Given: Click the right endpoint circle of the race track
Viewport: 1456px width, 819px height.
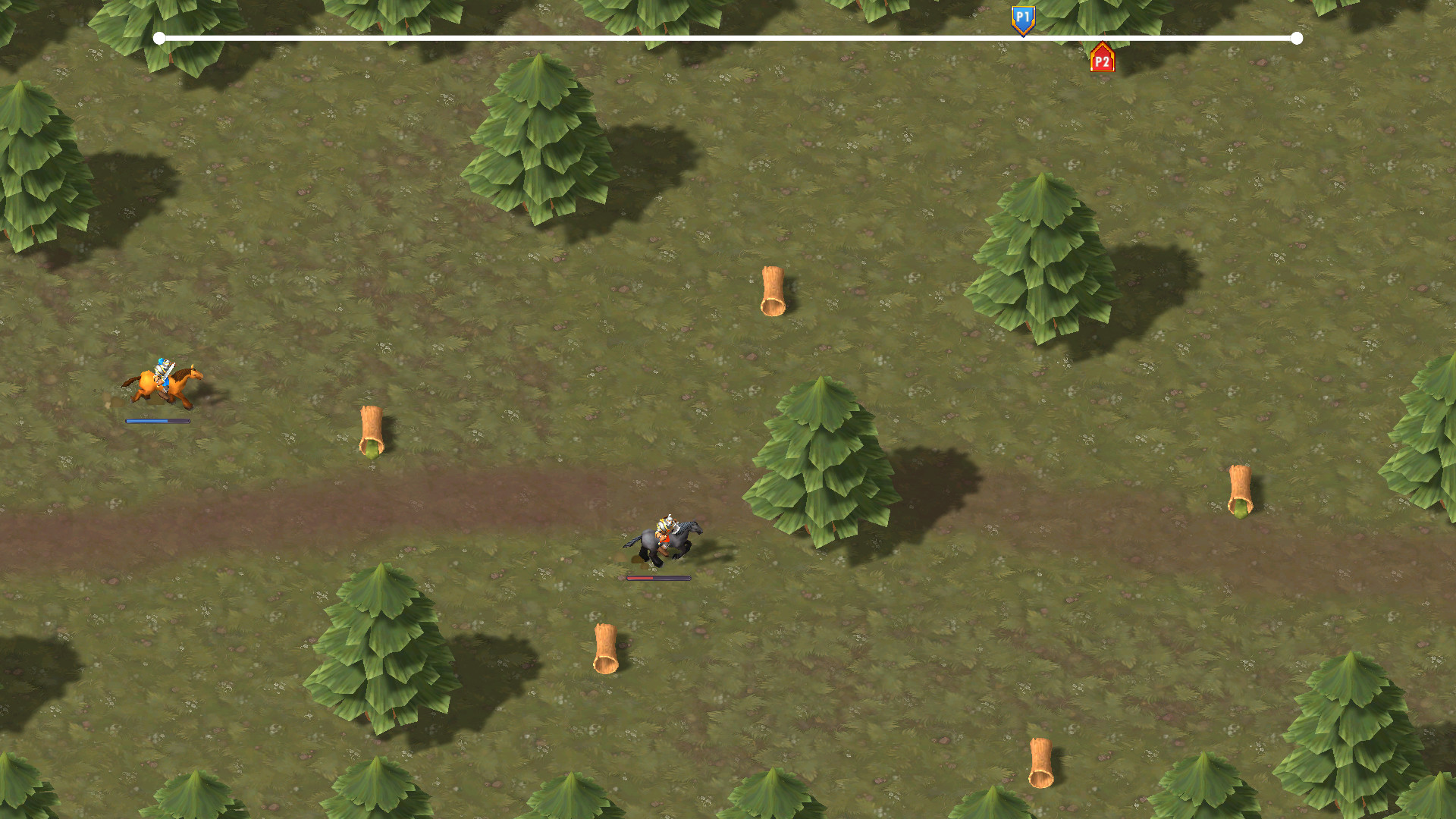Looking at the screenshot, I should click(x=1298, y=37).
